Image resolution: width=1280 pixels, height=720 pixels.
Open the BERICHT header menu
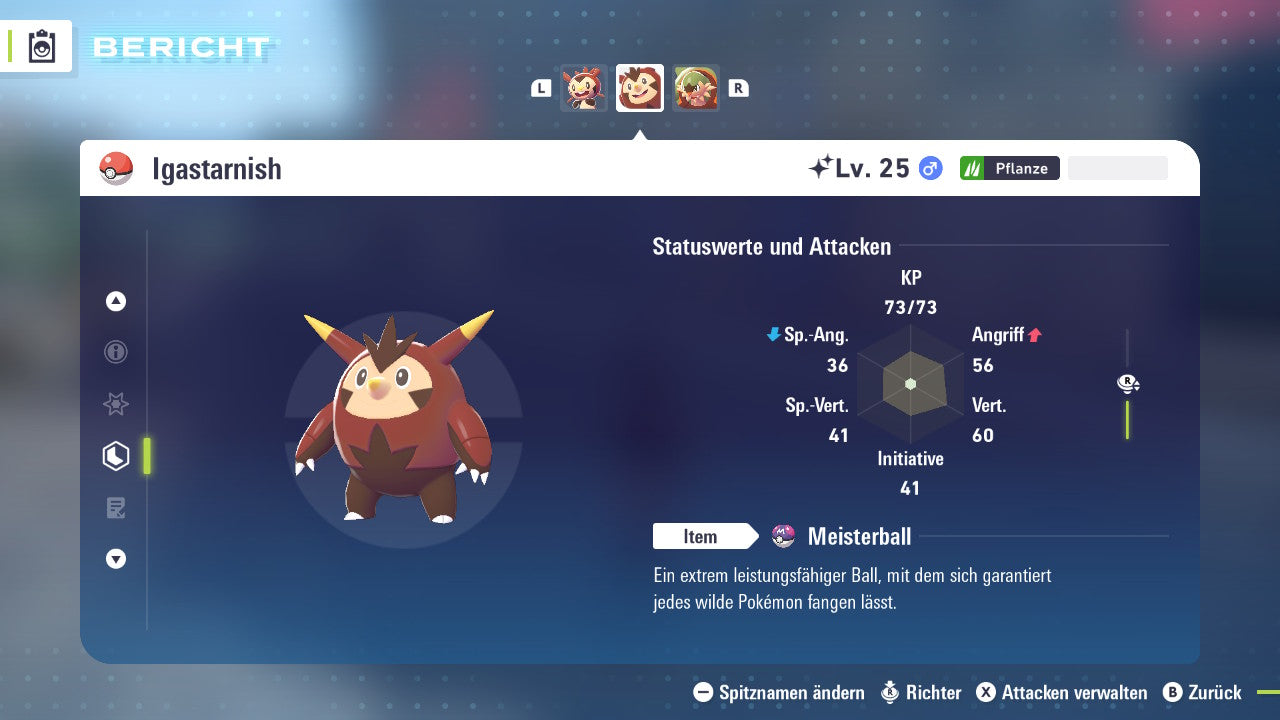pos(183,46)
